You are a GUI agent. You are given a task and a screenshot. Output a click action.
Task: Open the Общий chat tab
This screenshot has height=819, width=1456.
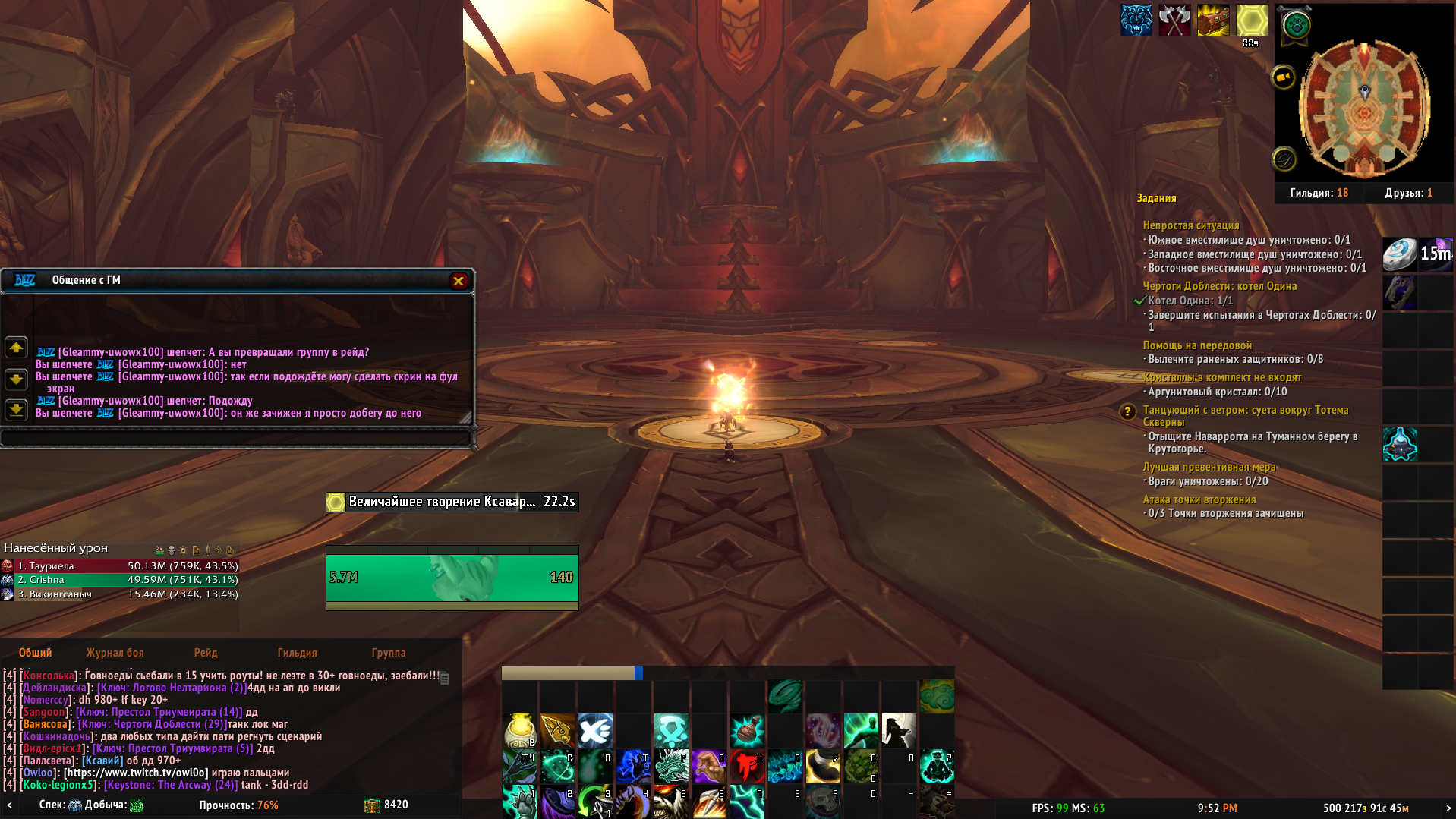point(36,653)
